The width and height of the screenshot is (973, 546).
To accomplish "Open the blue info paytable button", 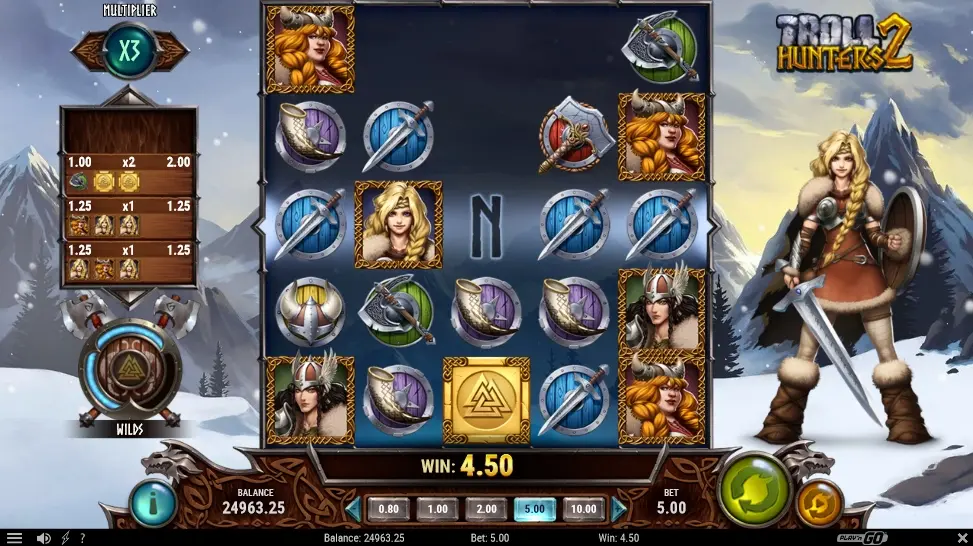I will [x=153, y=503].
